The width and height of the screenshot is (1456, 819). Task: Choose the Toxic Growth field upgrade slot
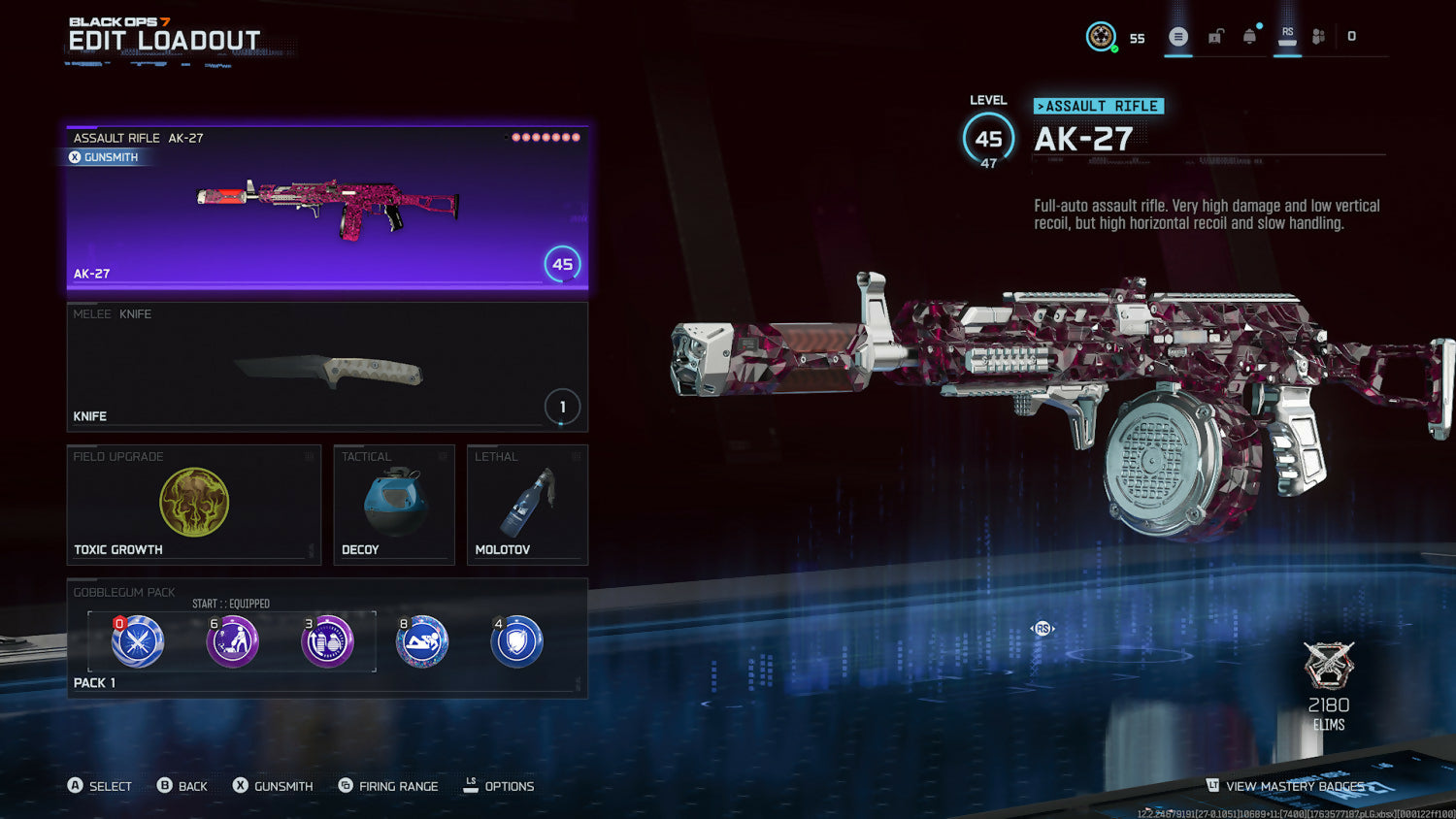(x=193, y=505)
